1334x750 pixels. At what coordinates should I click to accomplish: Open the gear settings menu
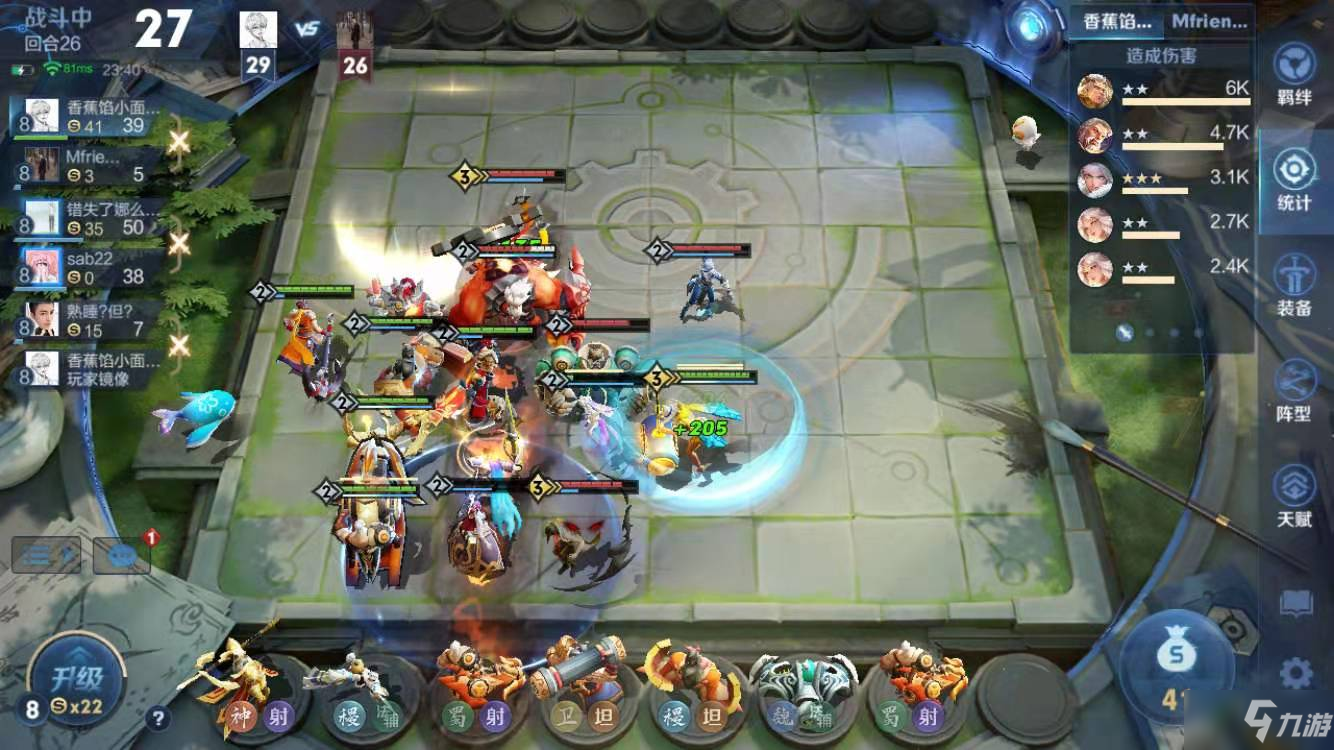[1296, 673]
